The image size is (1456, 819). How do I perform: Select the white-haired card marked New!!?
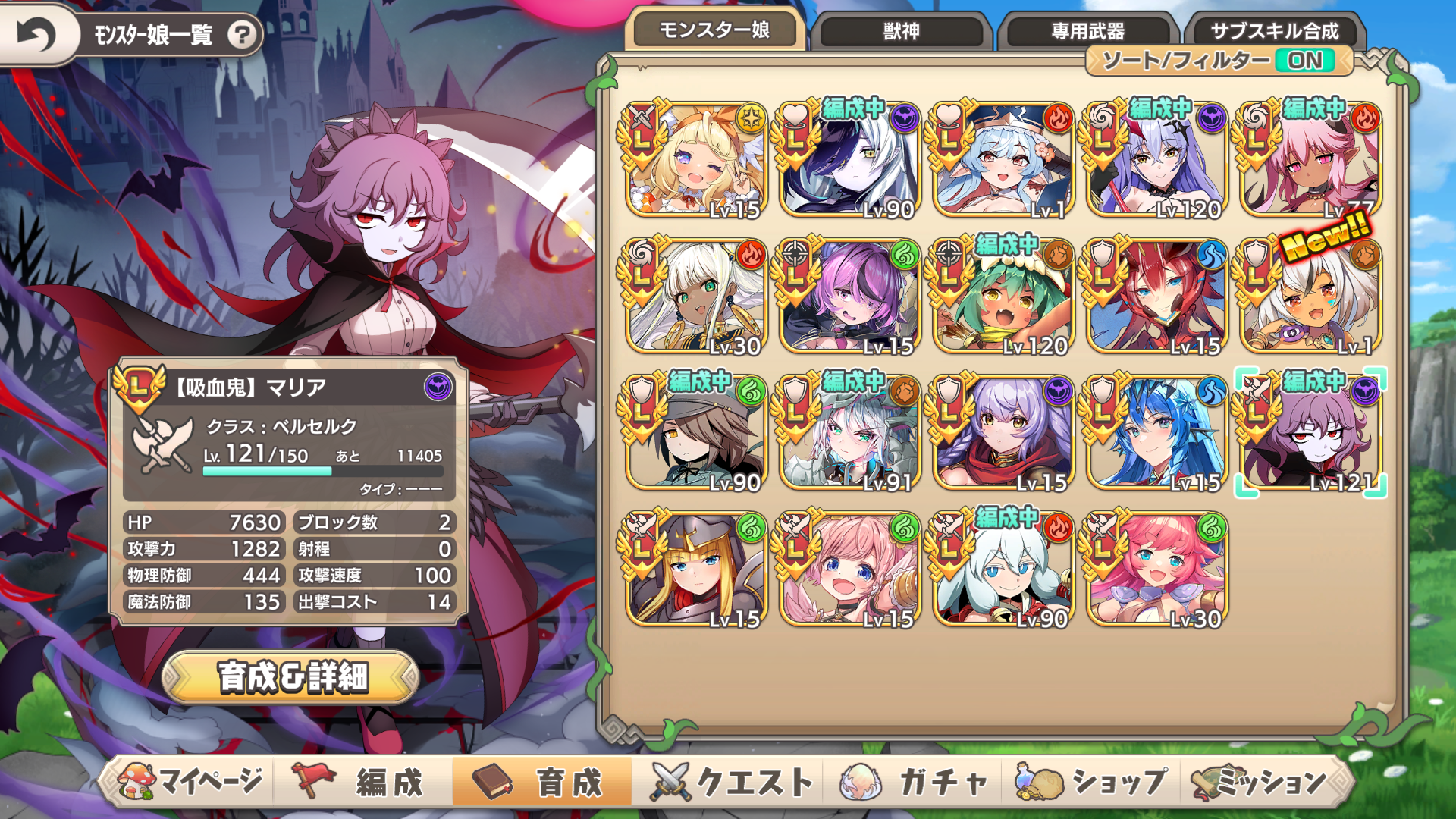tap(1310, 297)
